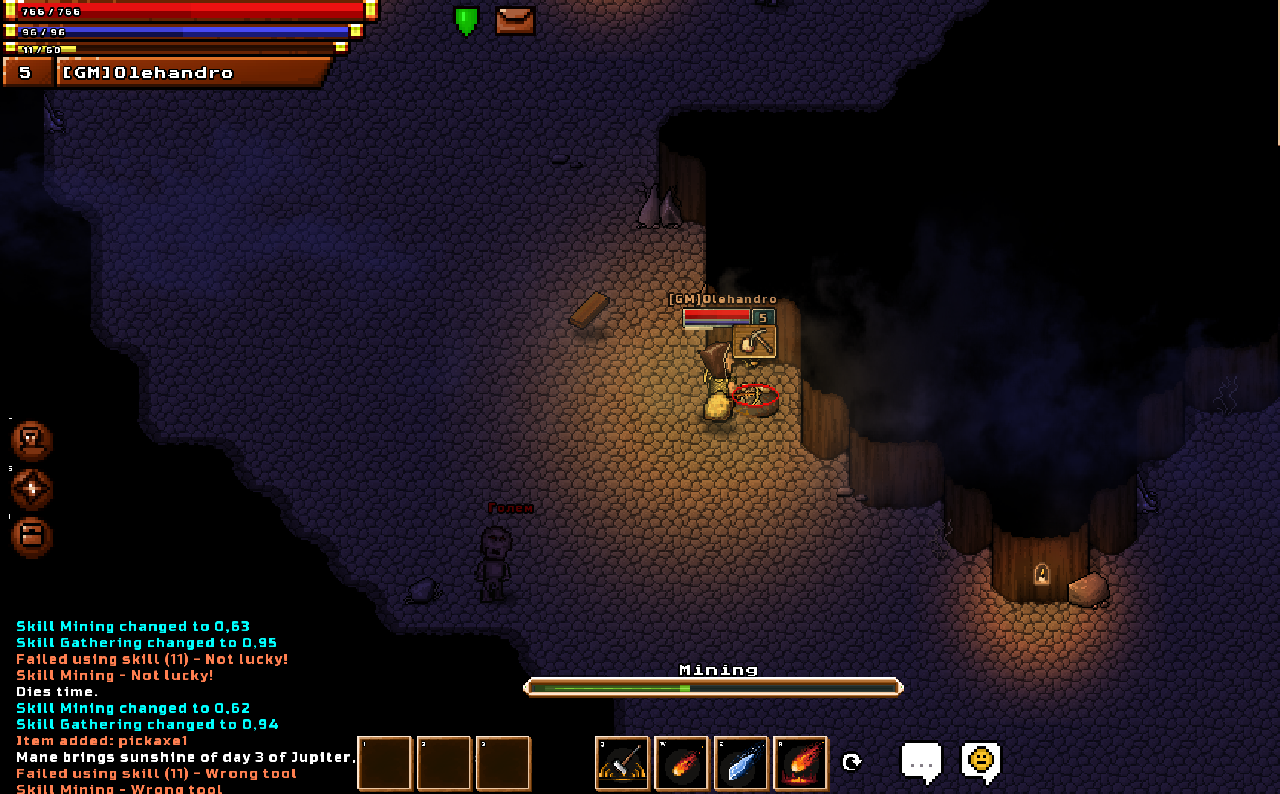
Task: Click the four-point star round button
Action: 31,489
